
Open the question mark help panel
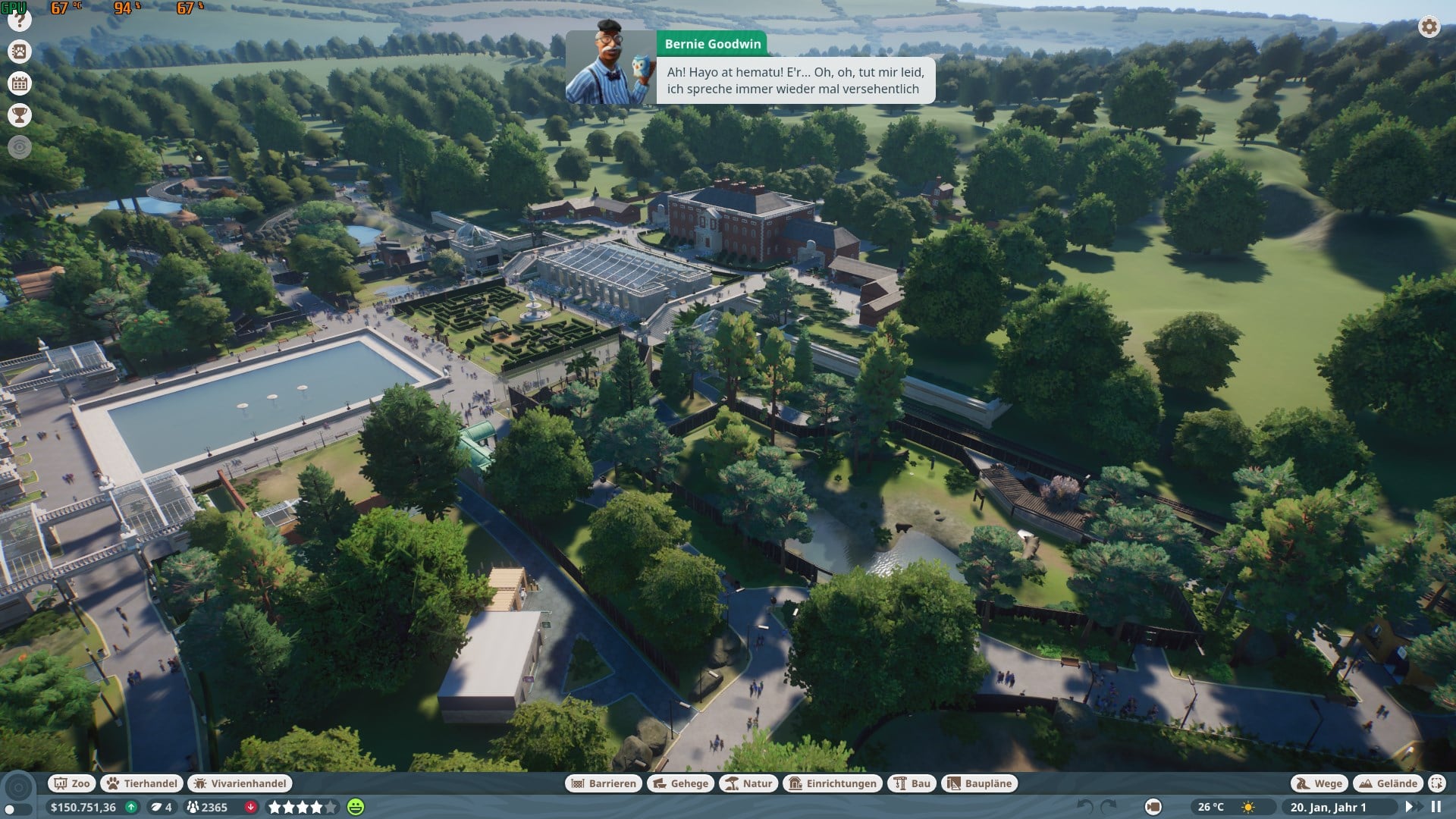(x=20, y=21)
